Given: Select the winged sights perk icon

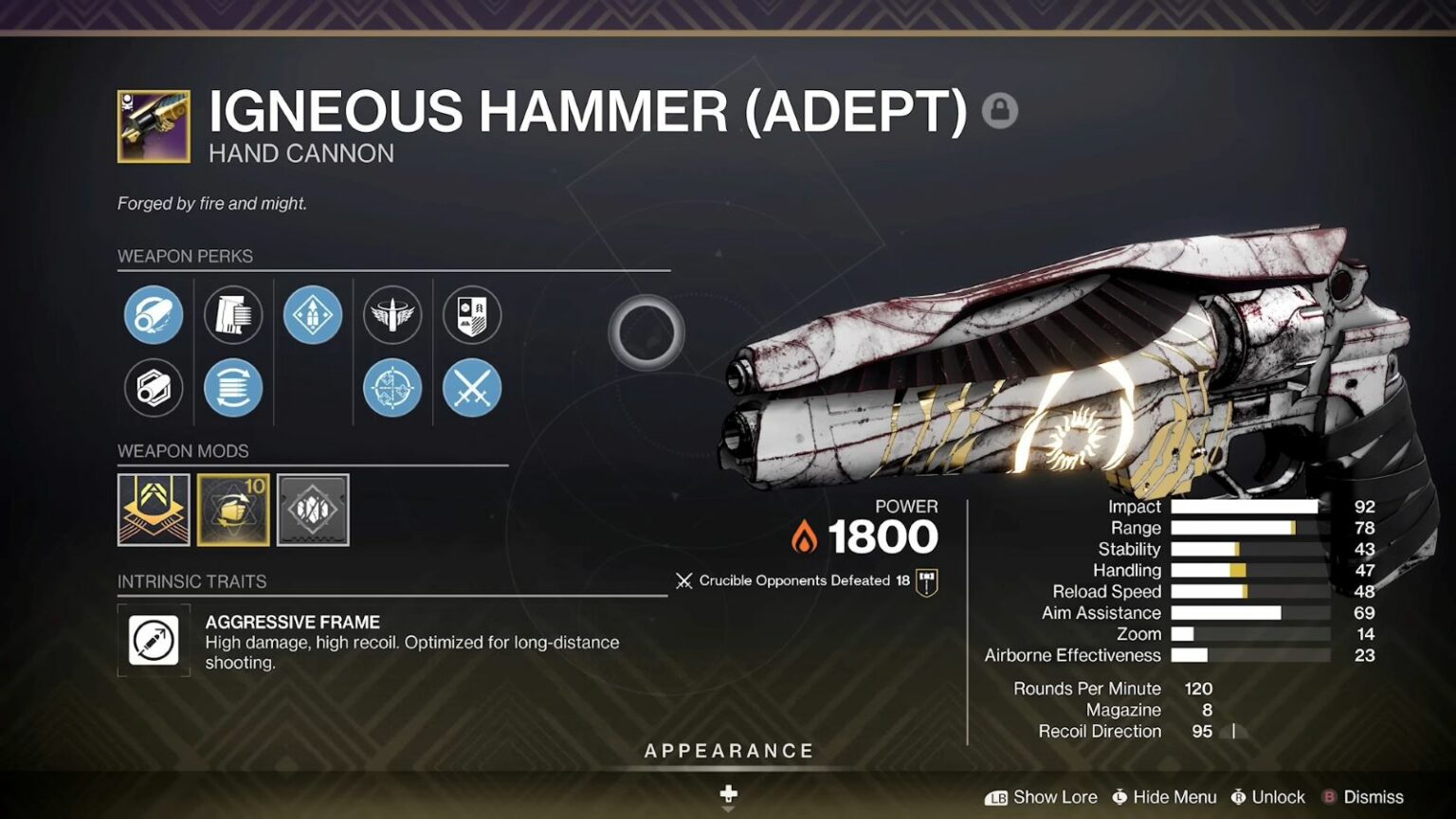Looking at the screenshot, I should [392, 315].
